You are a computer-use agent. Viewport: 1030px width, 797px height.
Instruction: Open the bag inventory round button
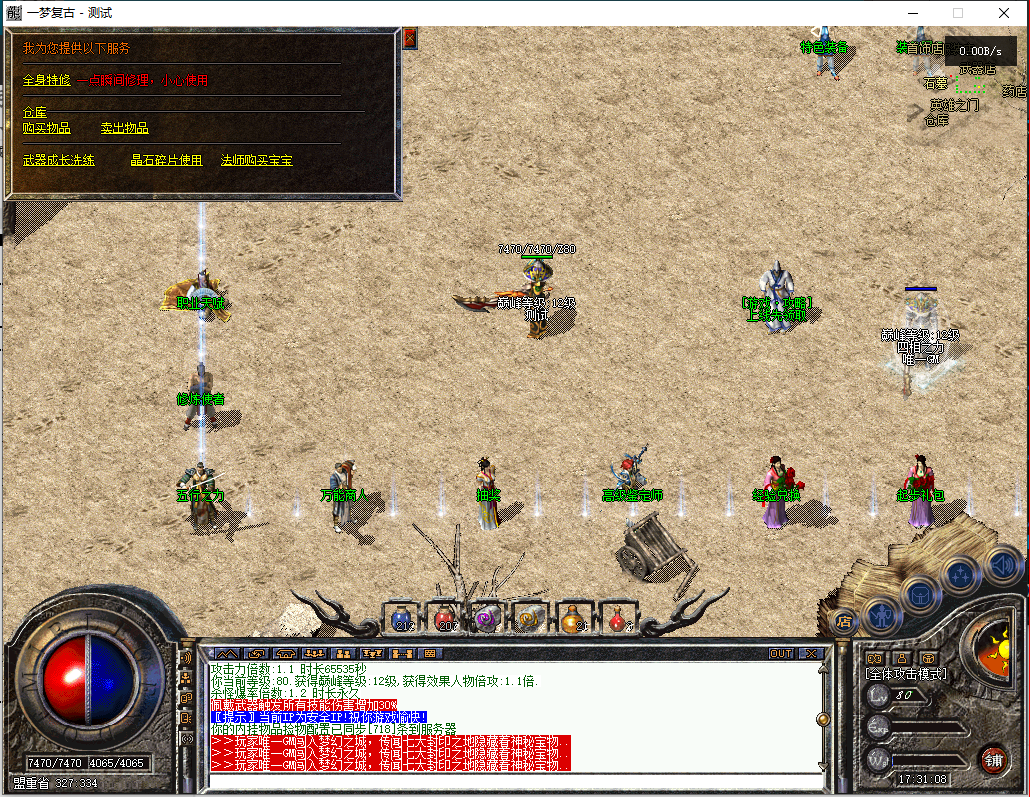pyautogui.click(x=921, y=593)
